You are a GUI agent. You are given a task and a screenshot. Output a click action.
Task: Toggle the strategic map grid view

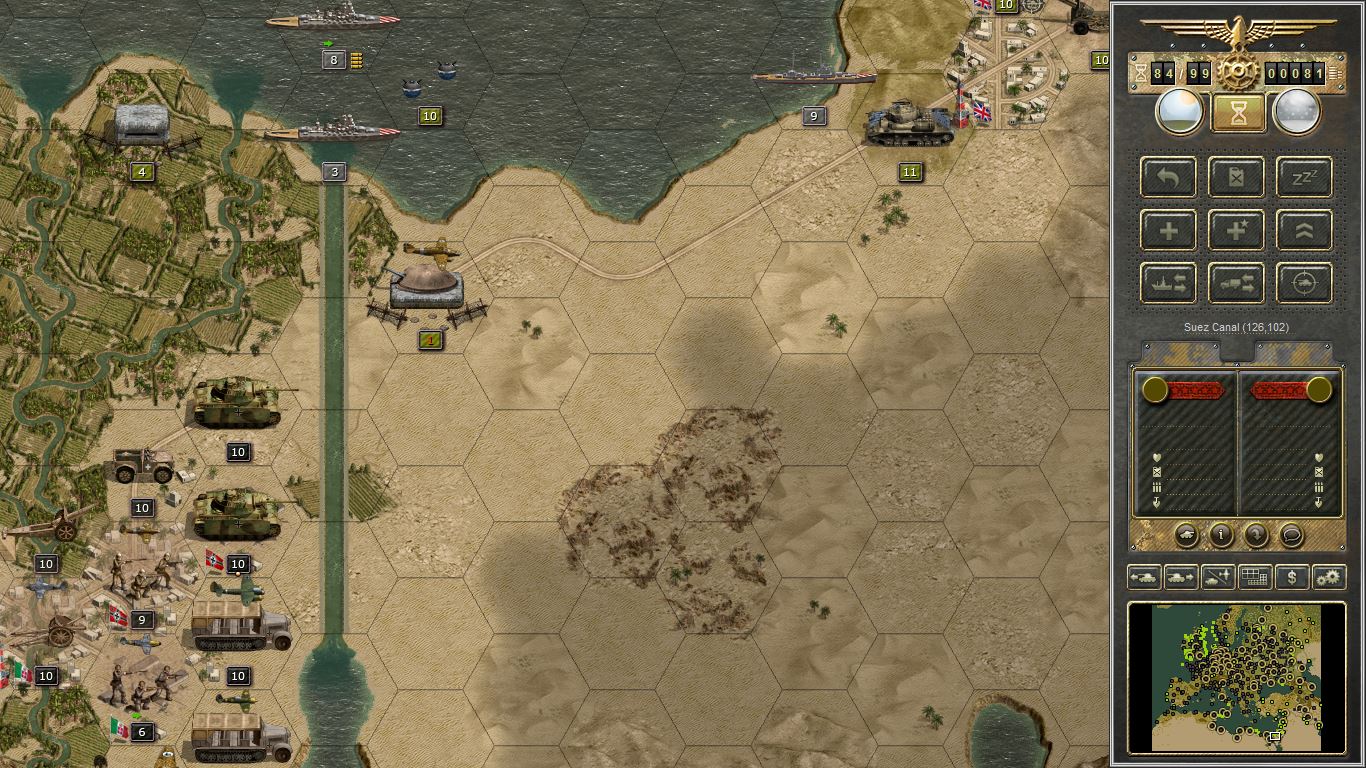click(x=1254, y=577)
